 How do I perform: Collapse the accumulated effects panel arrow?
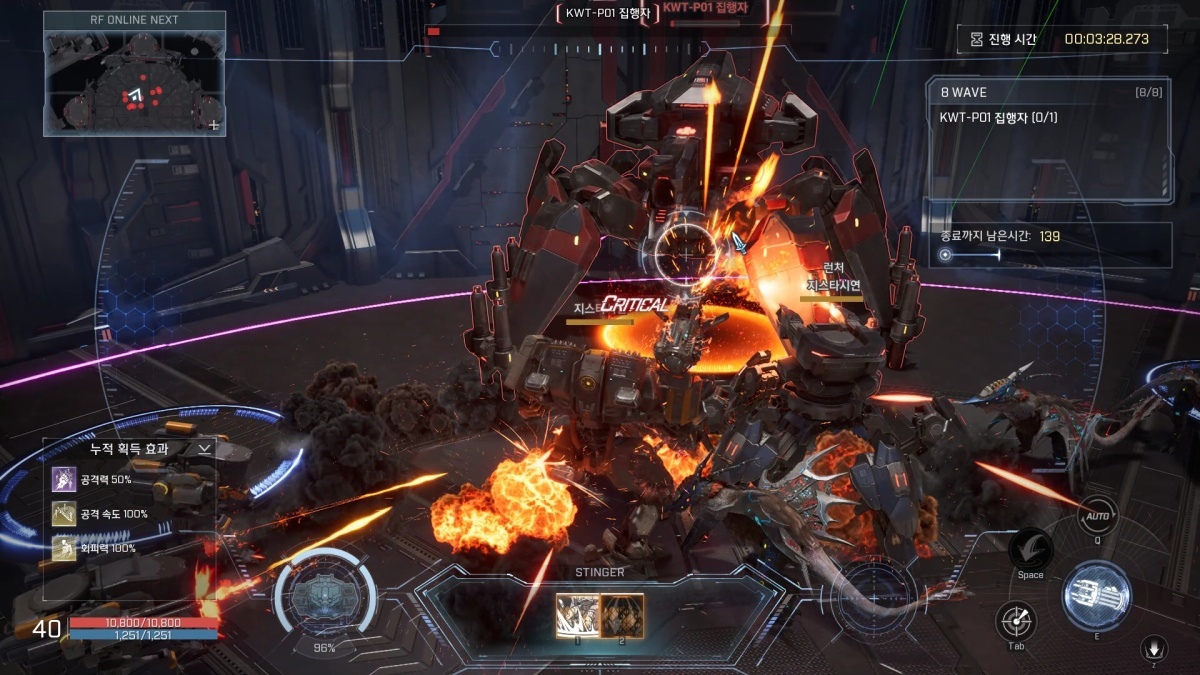pyautogui.click(x=204, y=449)
